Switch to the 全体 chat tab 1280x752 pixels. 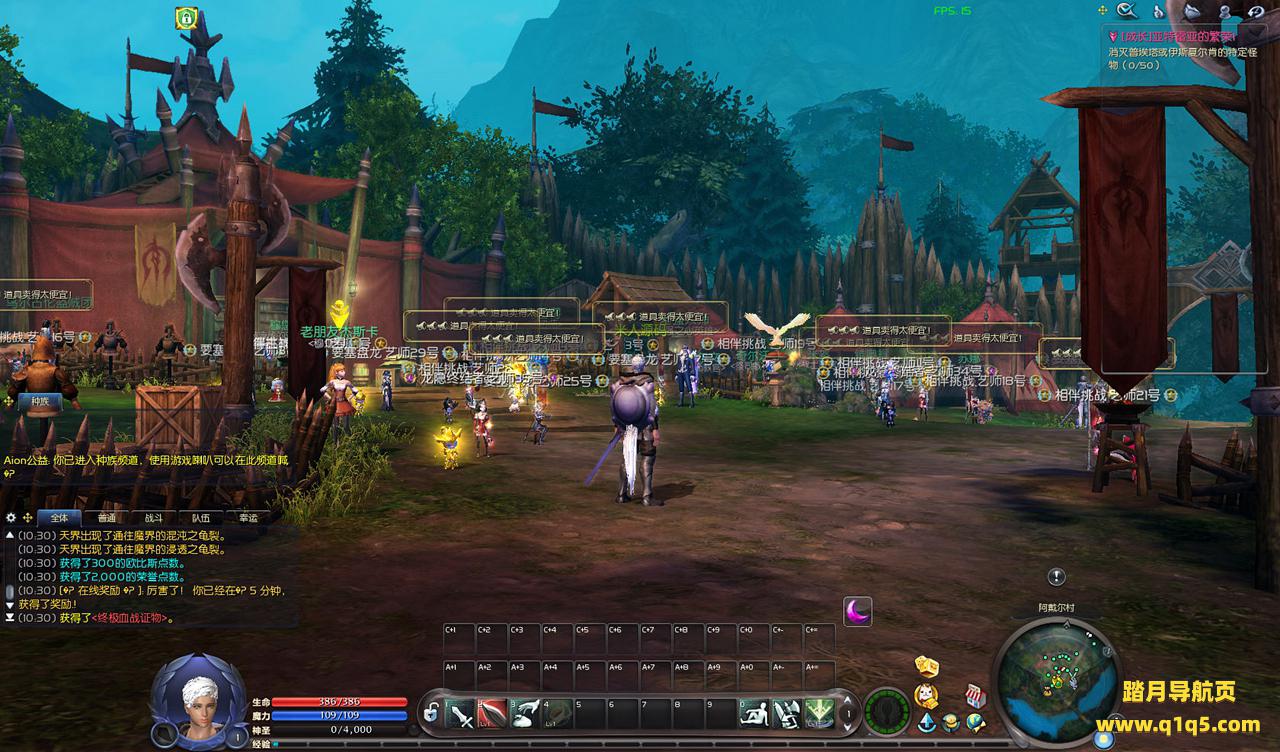point(59,518)
